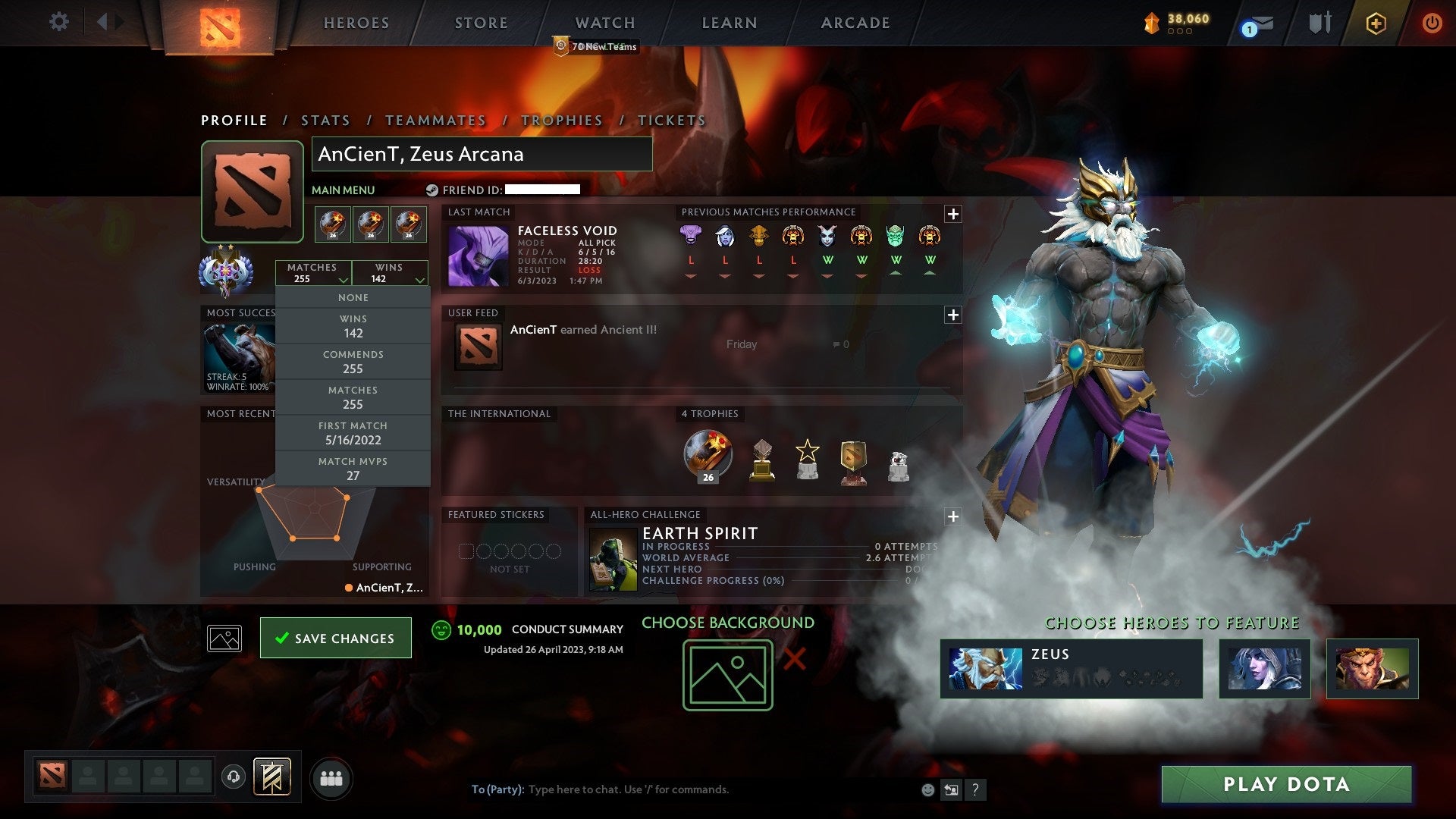
Task: Open the friends list icon near the party slots
Action: [x=332, y=777]
